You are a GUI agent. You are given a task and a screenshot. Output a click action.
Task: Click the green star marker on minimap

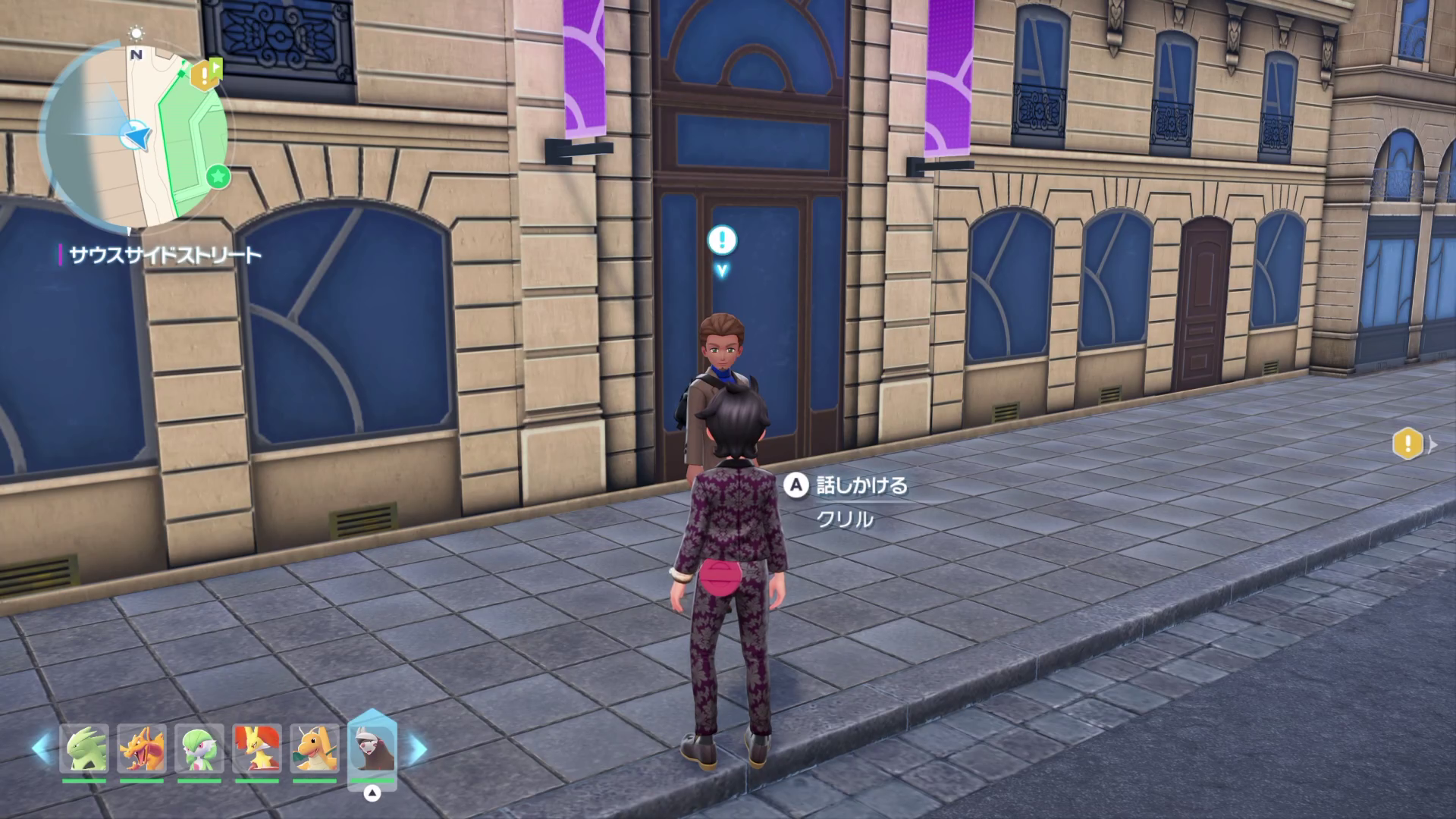(x=218, y=177)
